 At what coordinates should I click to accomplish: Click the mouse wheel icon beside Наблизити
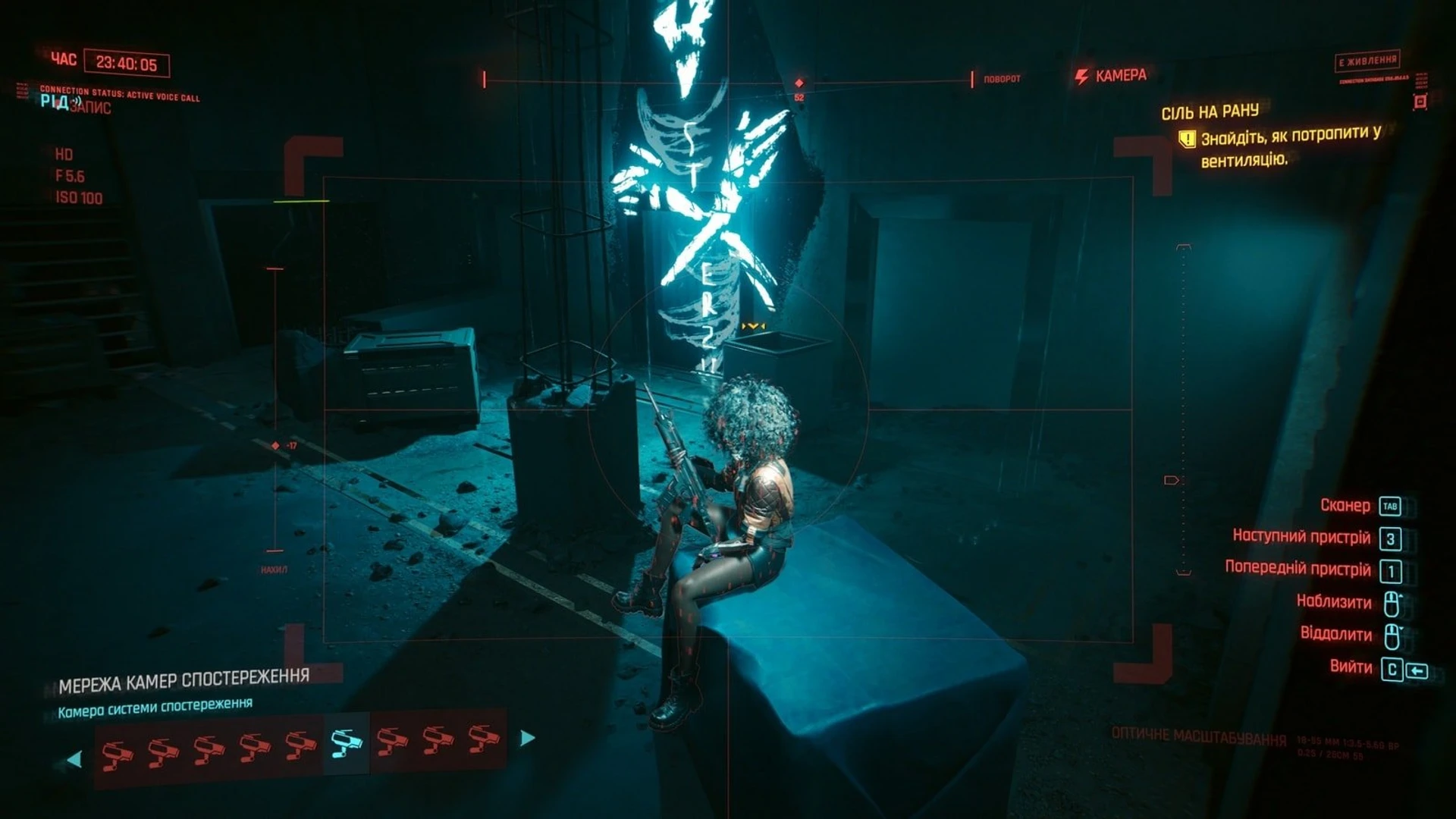[1392, 602]
